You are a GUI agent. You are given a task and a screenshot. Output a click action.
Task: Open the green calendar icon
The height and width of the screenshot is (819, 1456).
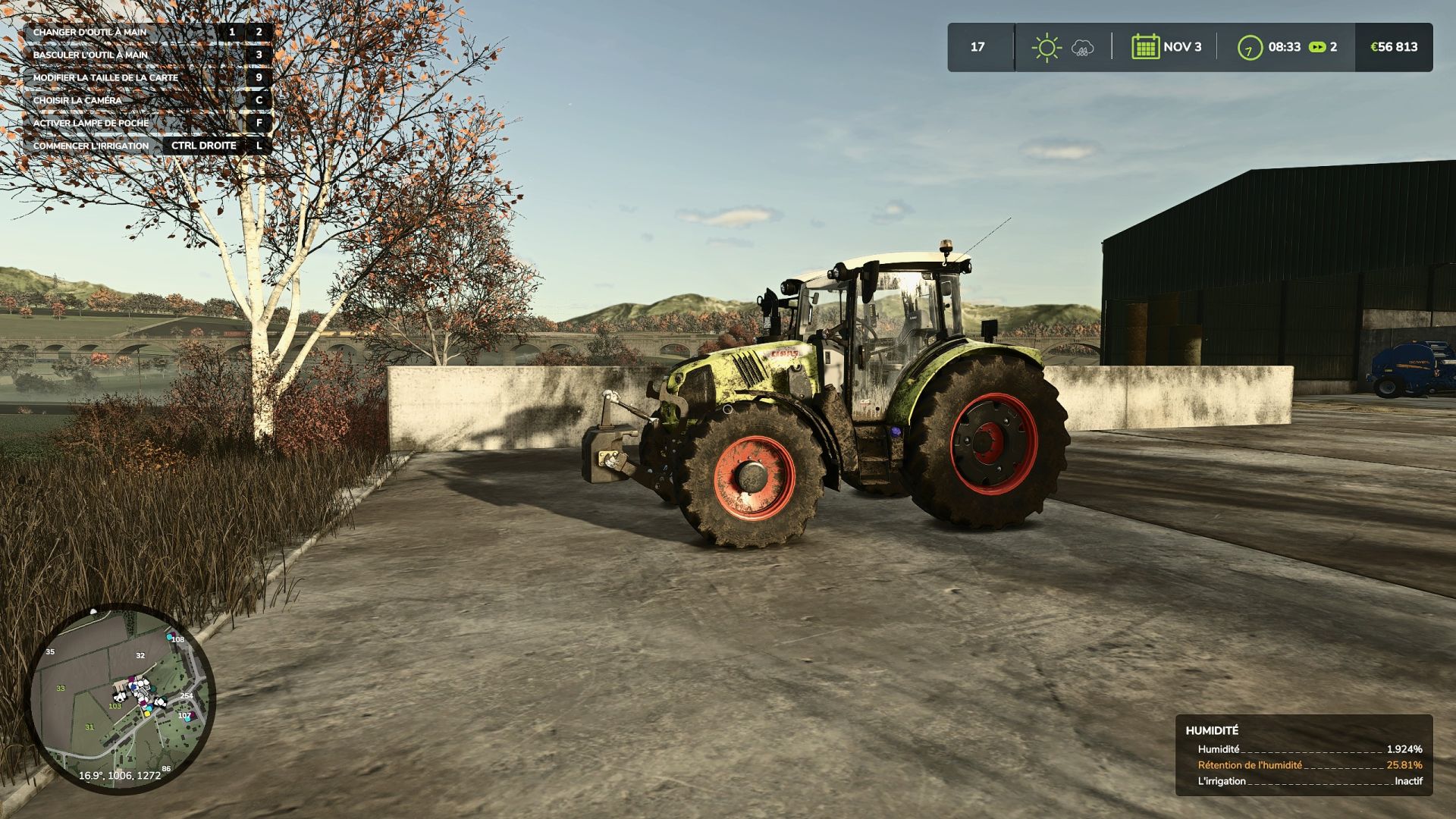click(1145, 47)
